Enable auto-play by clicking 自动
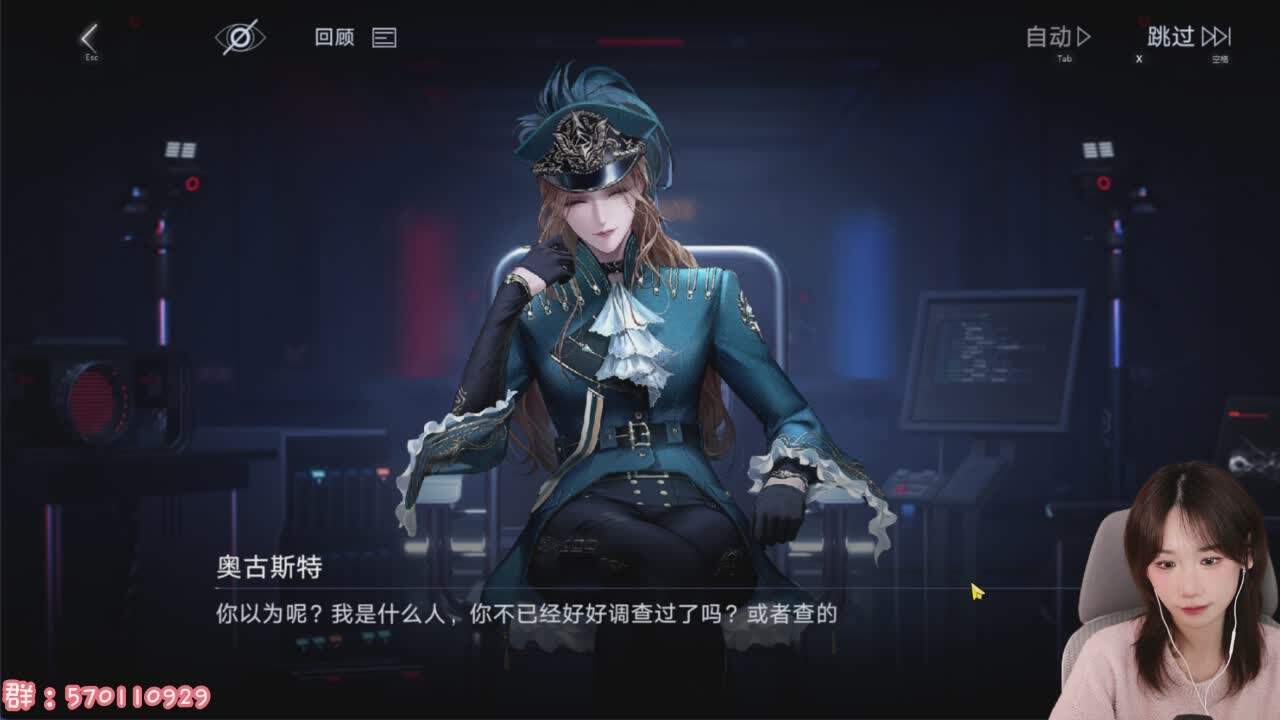 click(x=1050, y=37)
